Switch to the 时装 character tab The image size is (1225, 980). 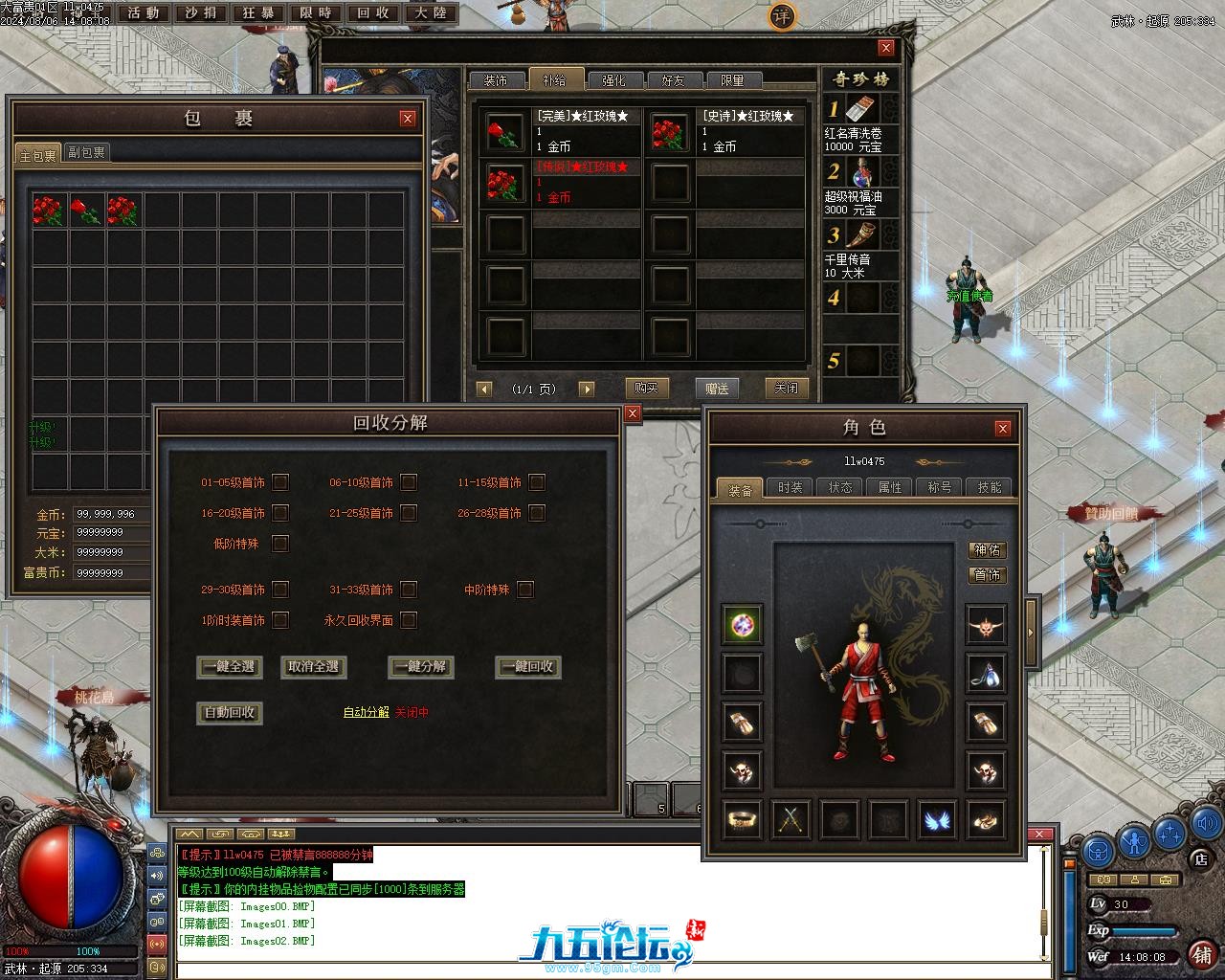pyautogui.click(x=791, y=487)
